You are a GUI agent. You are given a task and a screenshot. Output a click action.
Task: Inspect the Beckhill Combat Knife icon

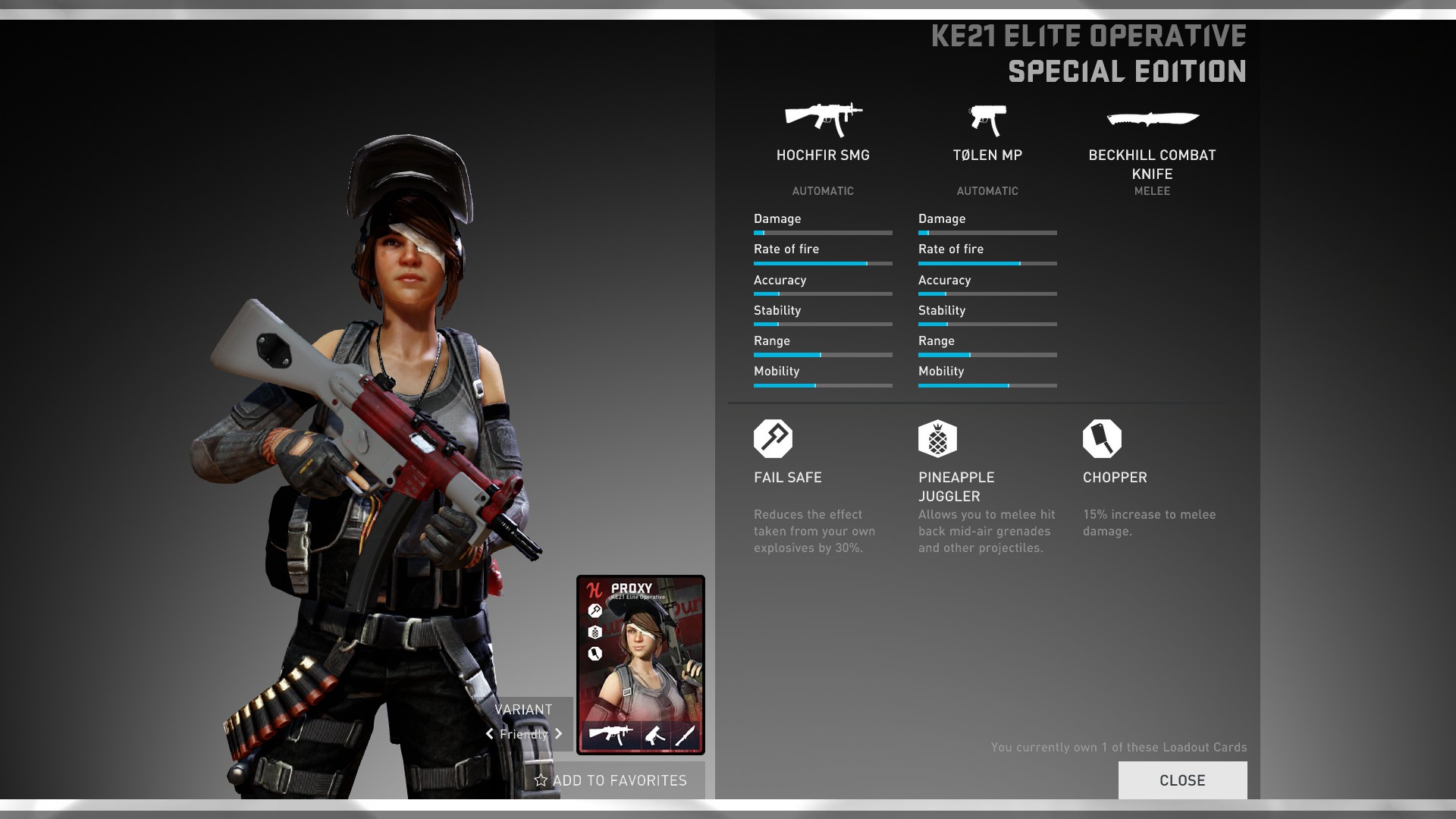1152,118
